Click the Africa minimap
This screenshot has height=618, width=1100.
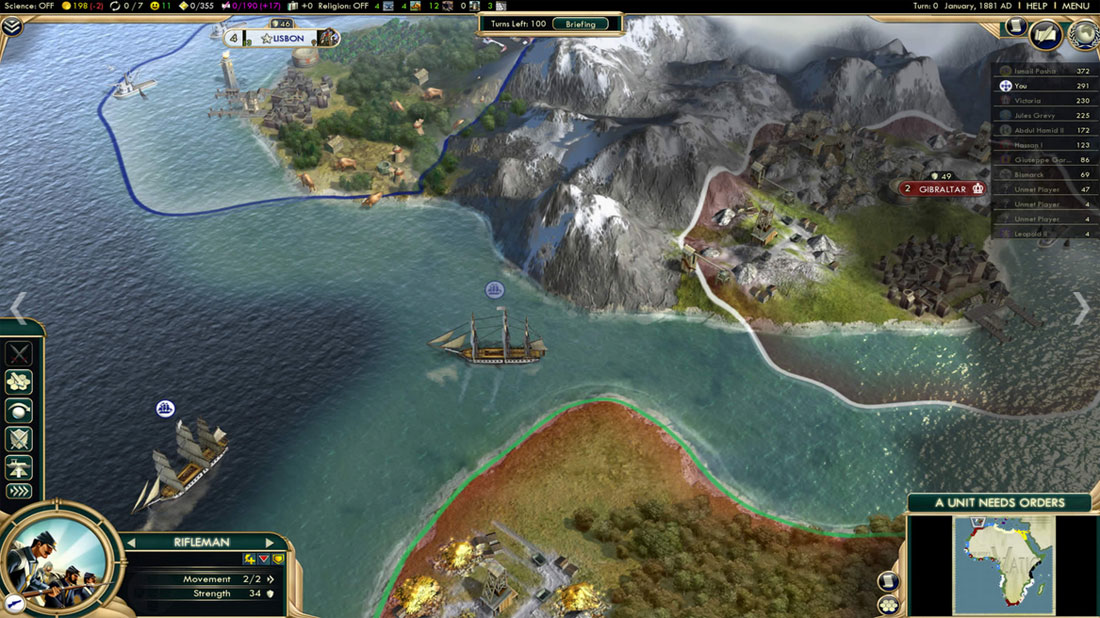pos(1005,564)
